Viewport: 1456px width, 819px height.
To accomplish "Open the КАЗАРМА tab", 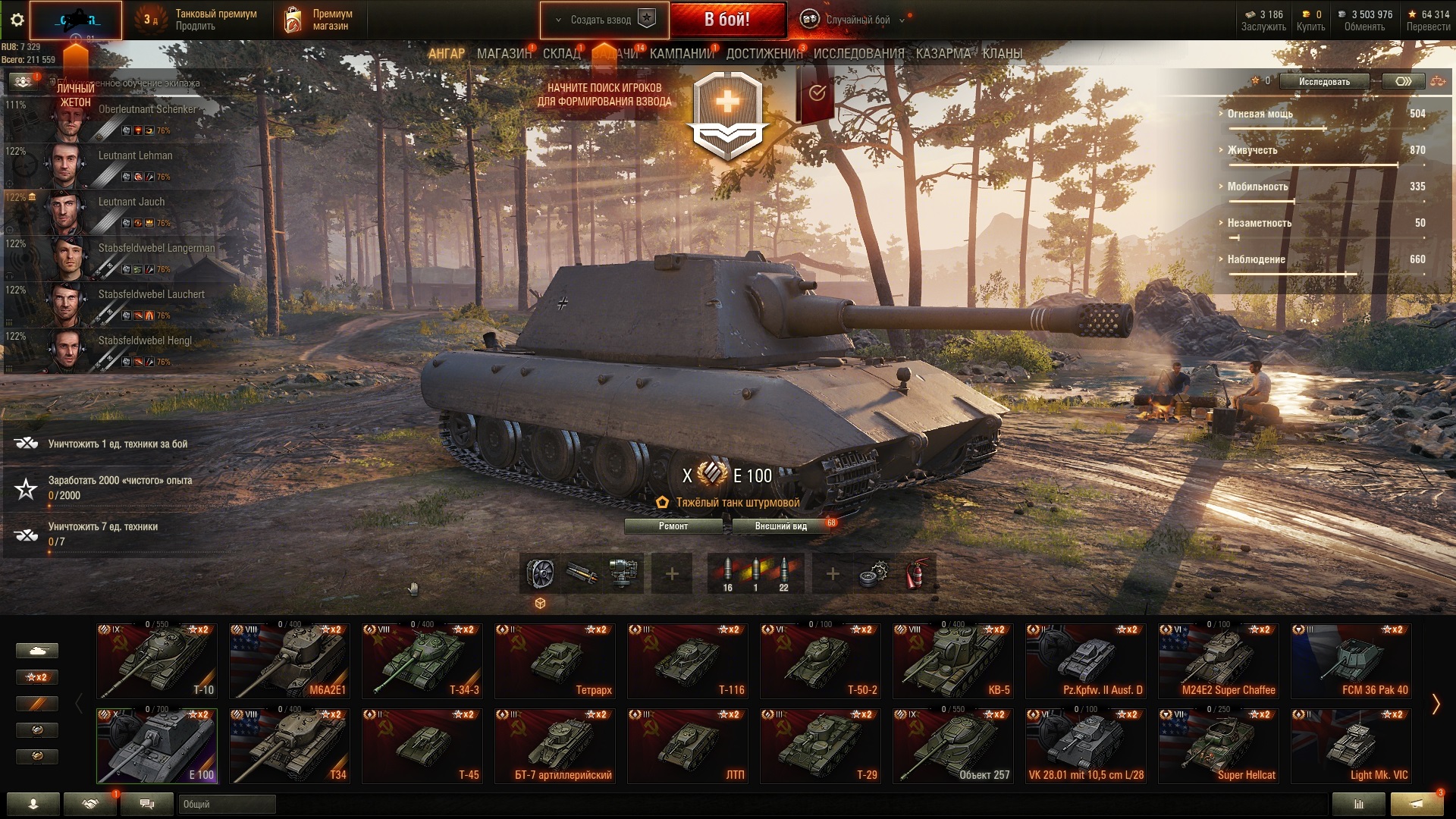I will click(x=943, y=54).
